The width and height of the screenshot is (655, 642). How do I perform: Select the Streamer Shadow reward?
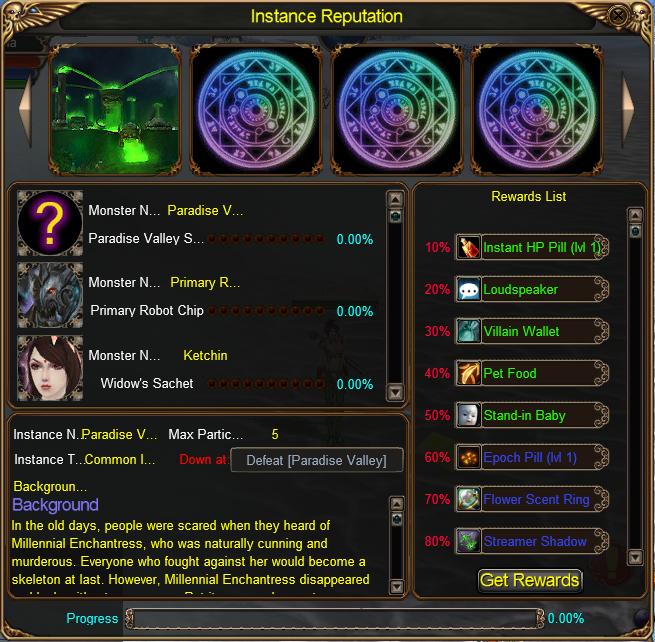(533, 541)
